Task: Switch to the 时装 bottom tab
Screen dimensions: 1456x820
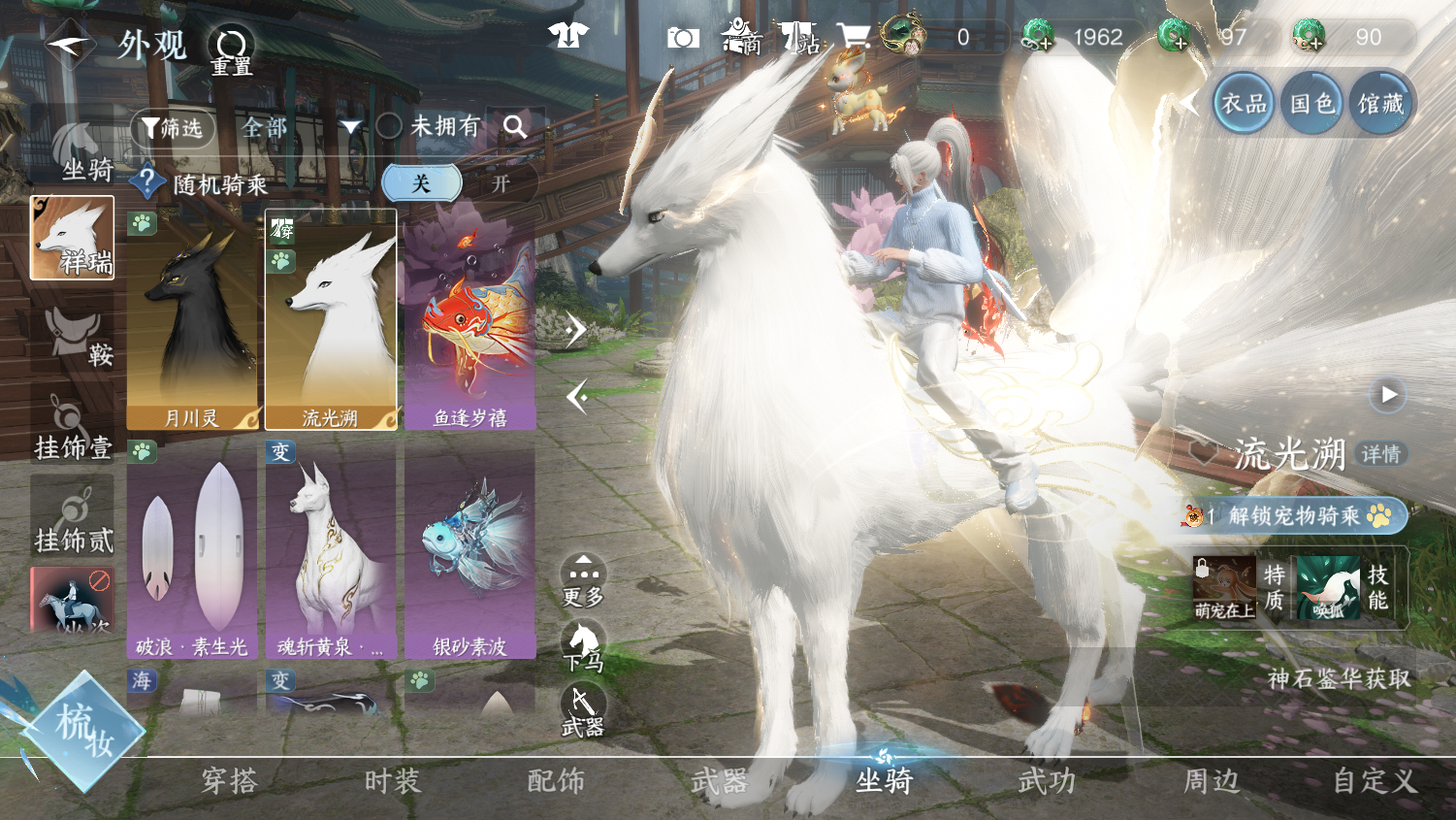Action: (393, 781)
